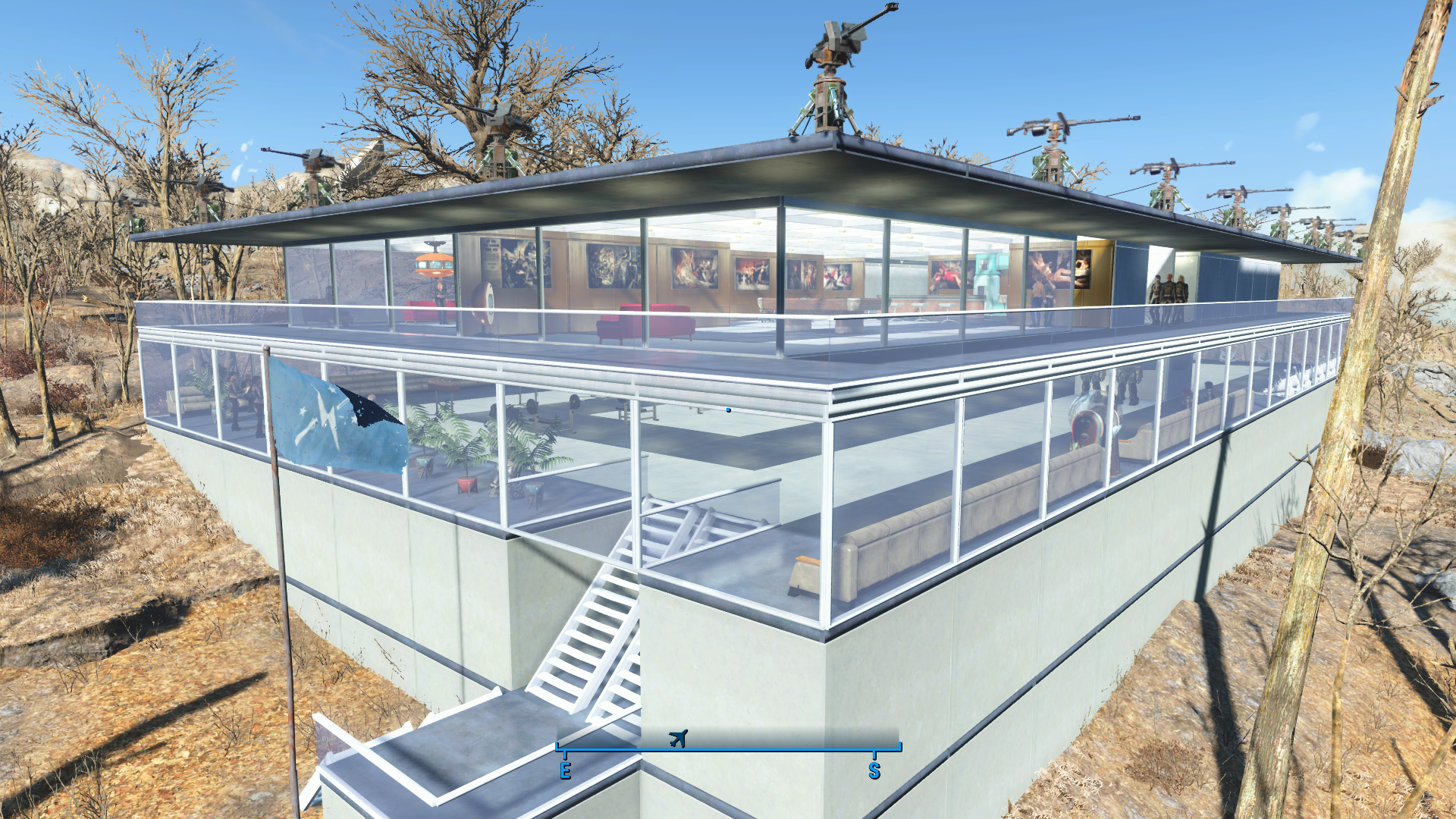1456x819 pixels.
Task: Select the South marker on the compass
Action: point(874,770)
